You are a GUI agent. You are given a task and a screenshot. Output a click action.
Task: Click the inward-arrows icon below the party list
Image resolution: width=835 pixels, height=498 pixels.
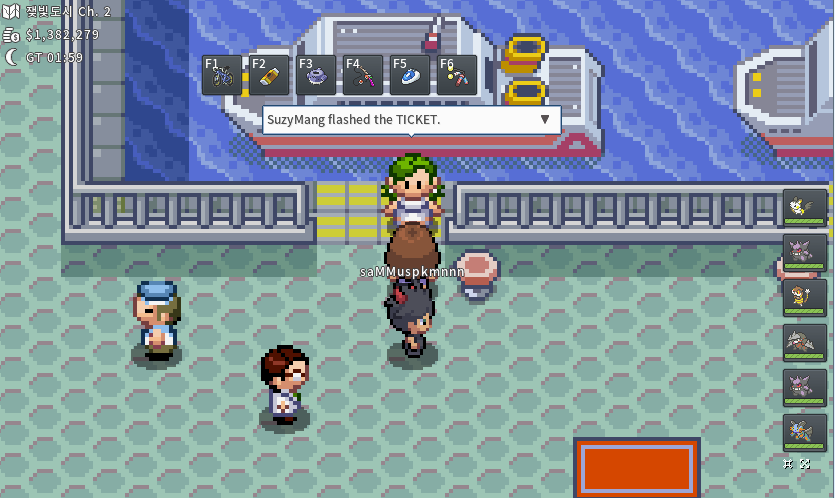pos(790,464)
